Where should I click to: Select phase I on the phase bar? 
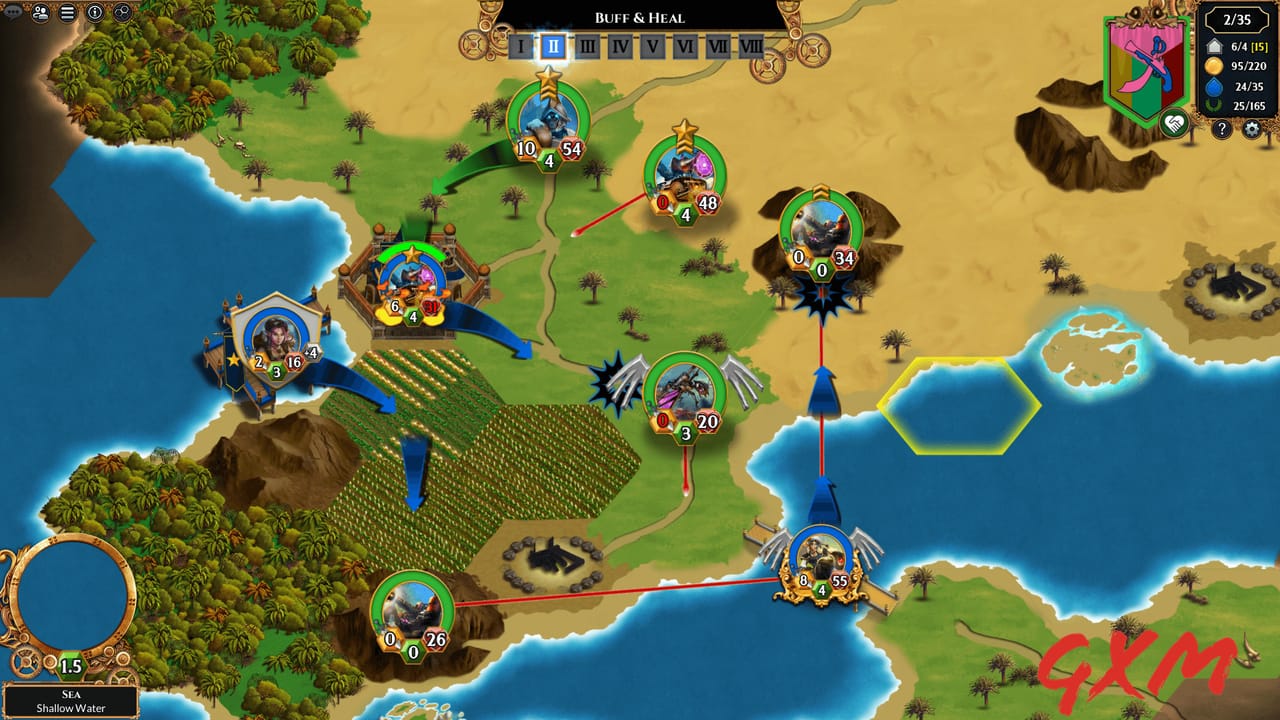tap(519, 46)
